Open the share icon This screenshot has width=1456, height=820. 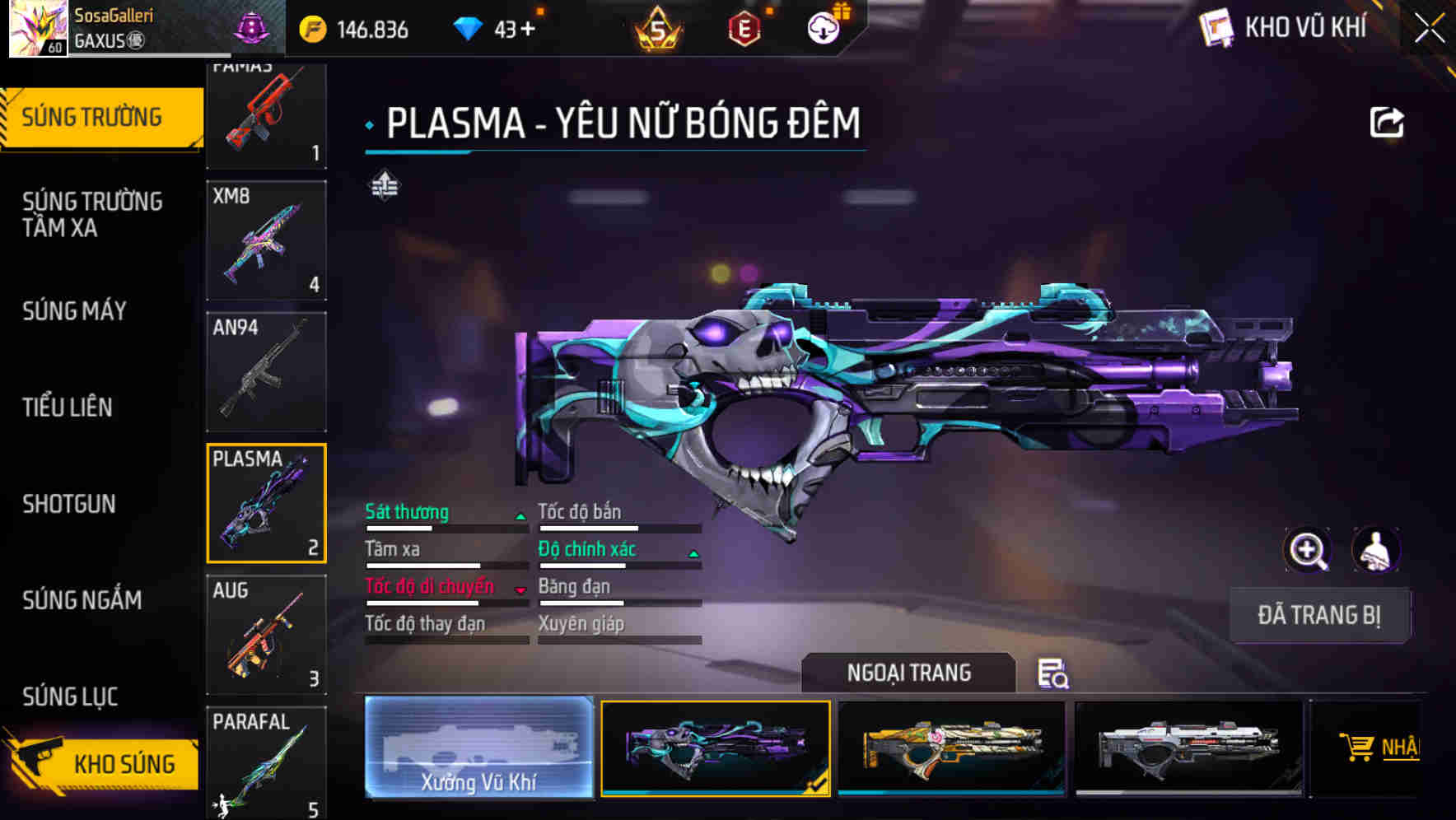pyautogui.click(x=1386, y=123)
